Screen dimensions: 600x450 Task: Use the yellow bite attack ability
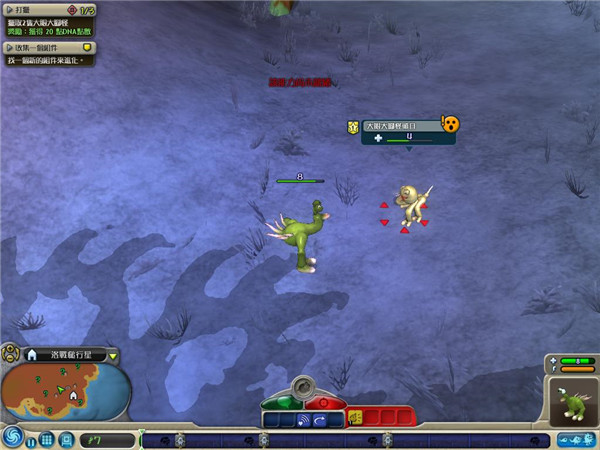(x=355, y=419)
